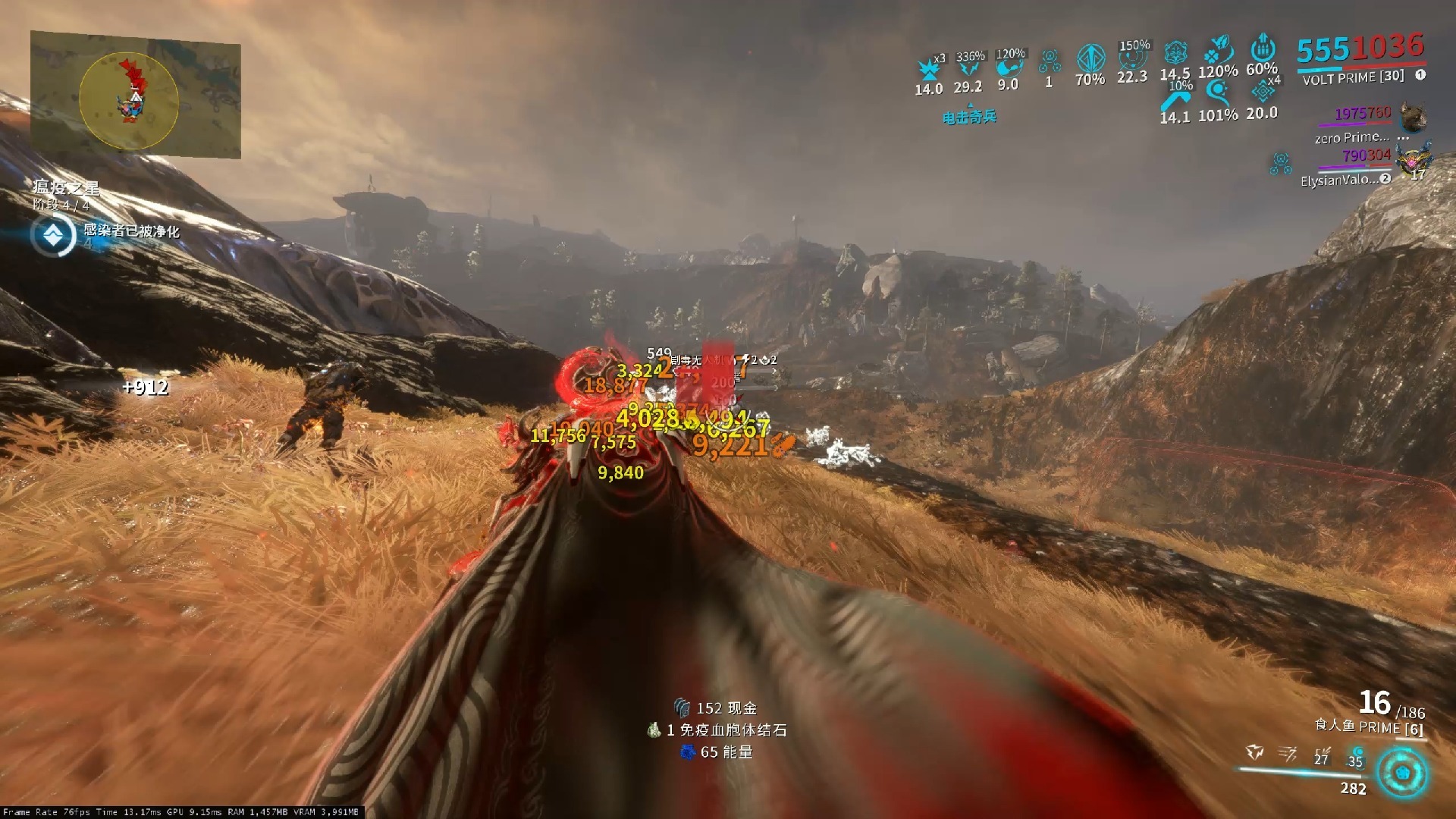The height and width of the screenshot is (819, 1456).
Task: Select the ElysianValo squad member emblem
Action: click(1415, 160)
